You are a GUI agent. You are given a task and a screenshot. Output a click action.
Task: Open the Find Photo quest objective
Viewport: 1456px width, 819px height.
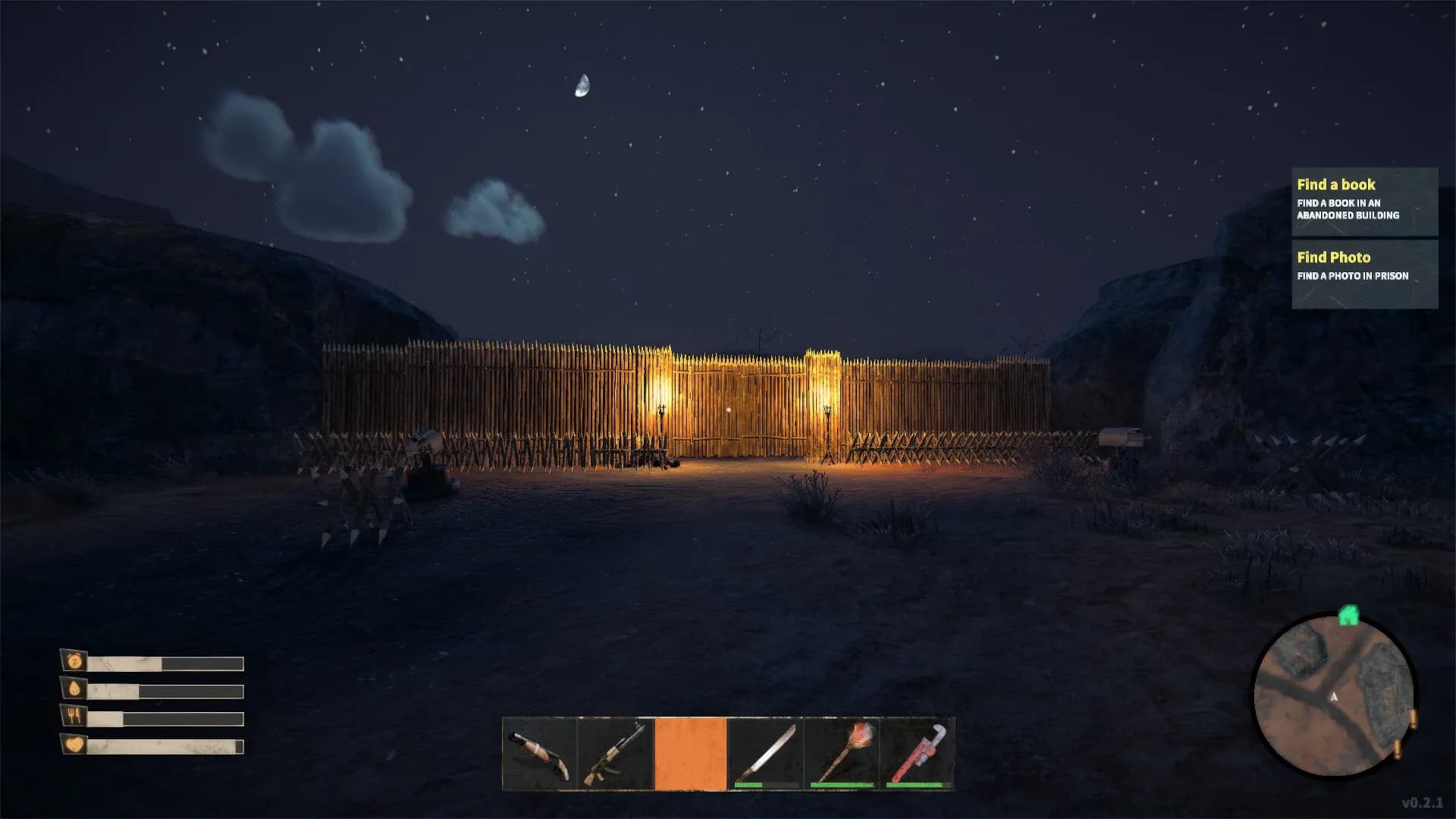click(1364, 274)
